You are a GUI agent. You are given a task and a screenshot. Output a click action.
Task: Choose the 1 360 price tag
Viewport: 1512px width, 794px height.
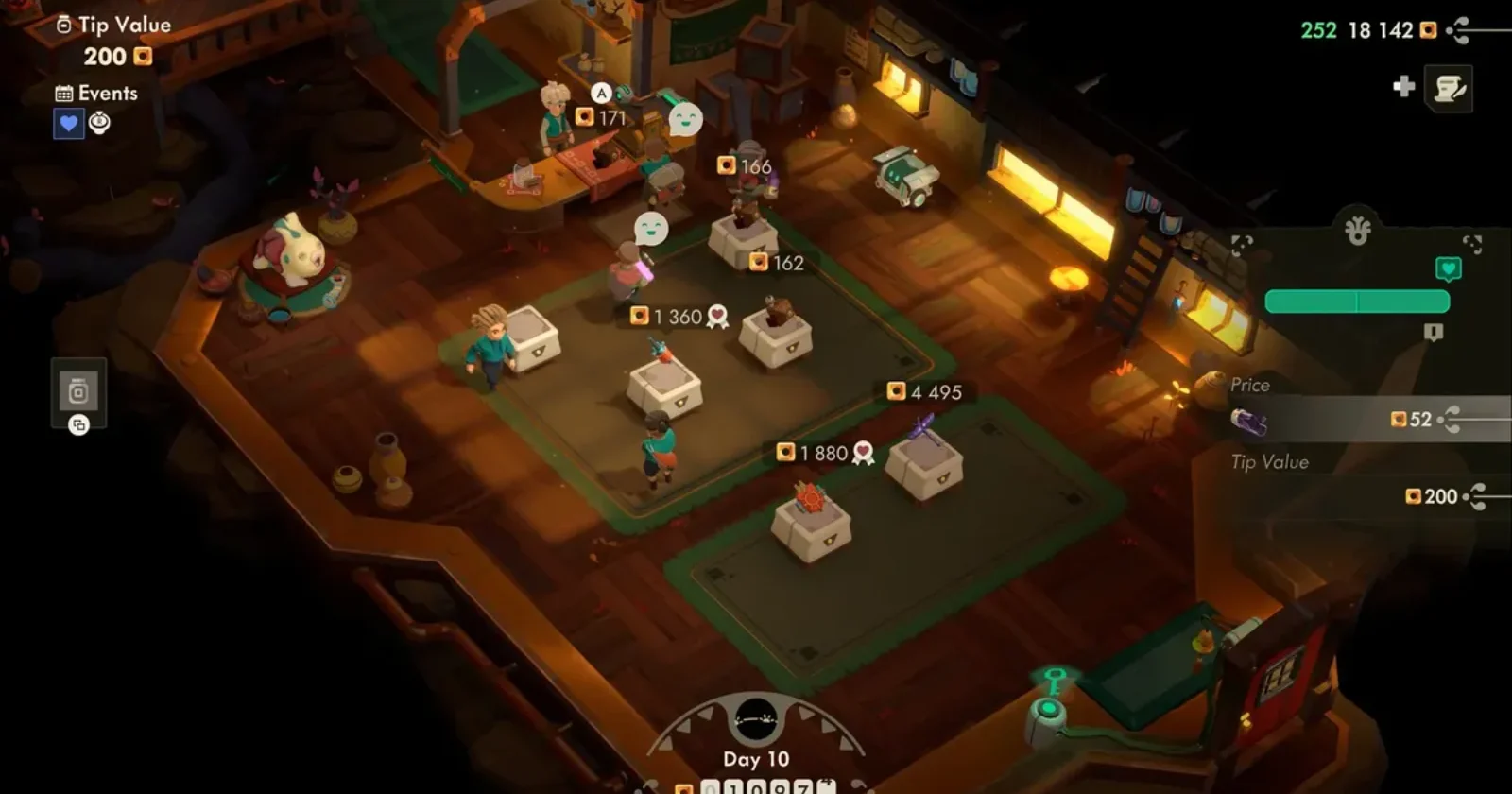(668, 317)
